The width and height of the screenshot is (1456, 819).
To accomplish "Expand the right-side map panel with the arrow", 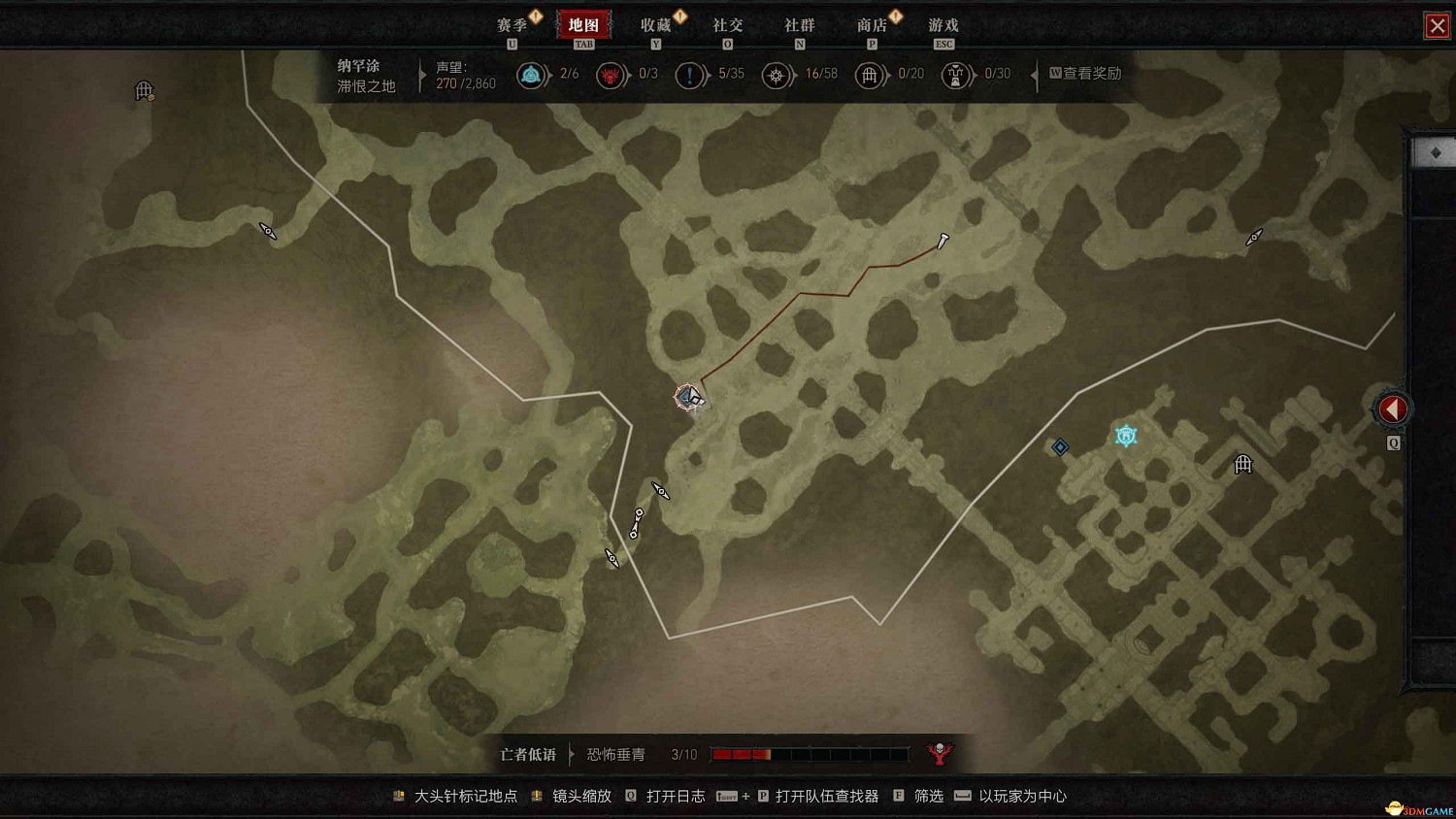I will tap(1393, 409).
